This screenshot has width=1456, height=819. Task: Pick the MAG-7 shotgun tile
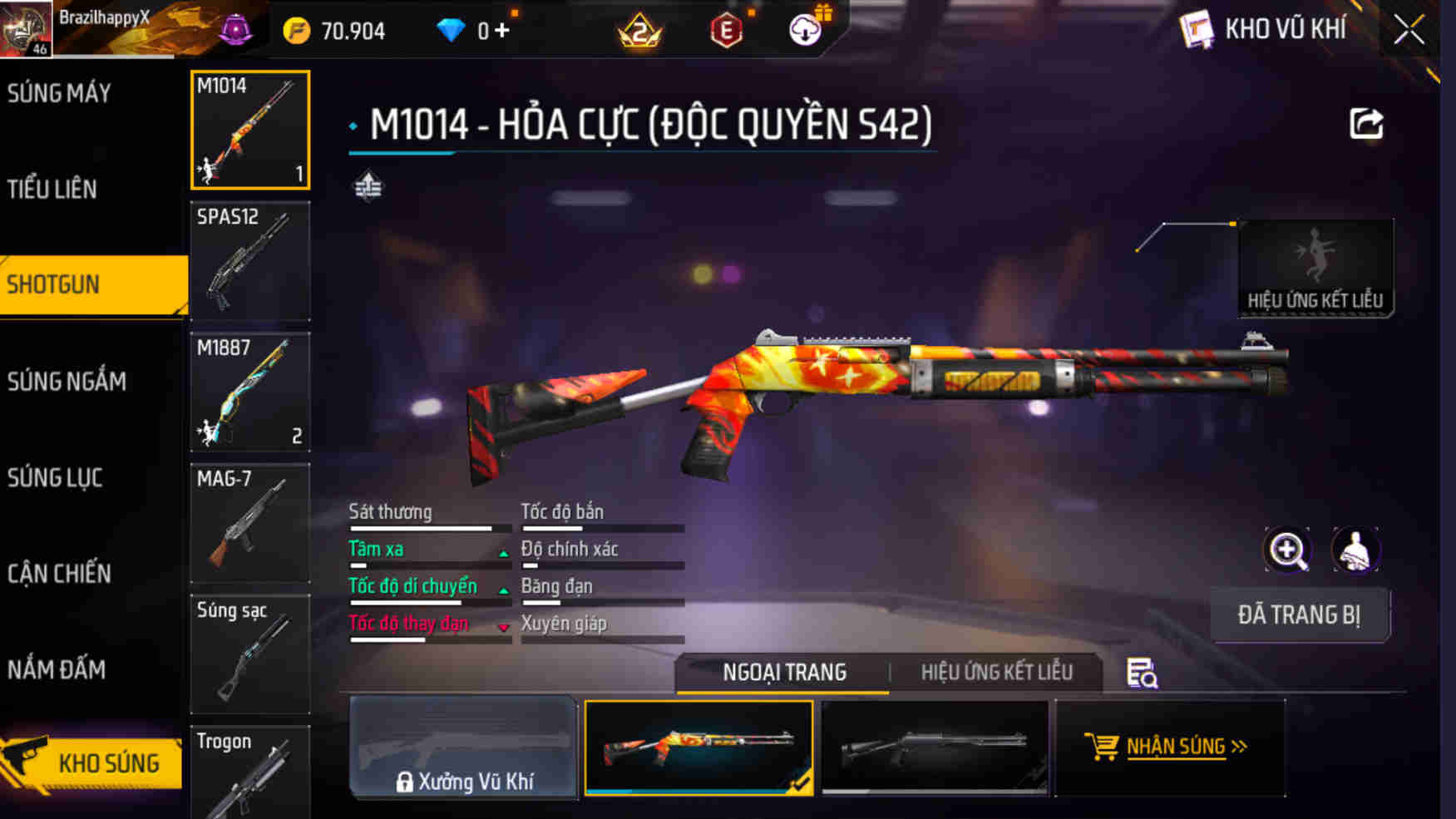point(249,523)
